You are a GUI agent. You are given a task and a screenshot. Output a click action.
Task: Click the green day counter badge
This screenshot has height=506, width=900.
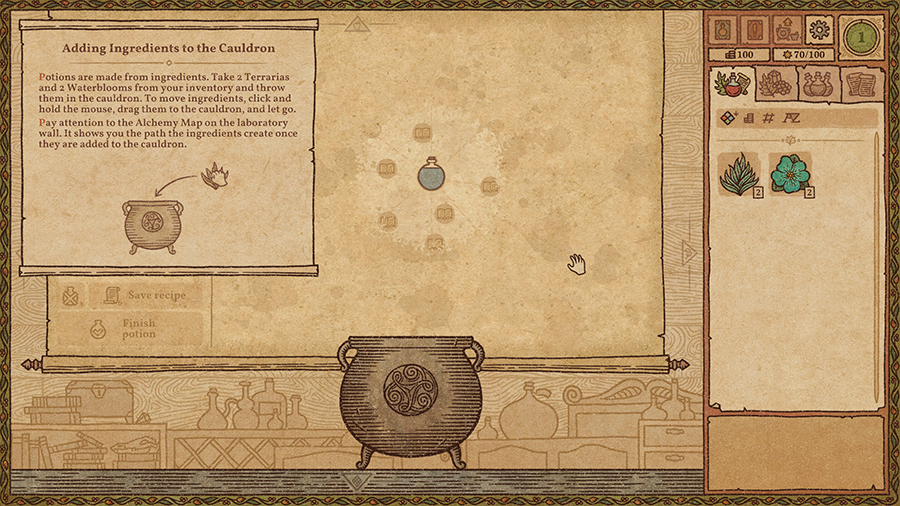tap(858, 37)
